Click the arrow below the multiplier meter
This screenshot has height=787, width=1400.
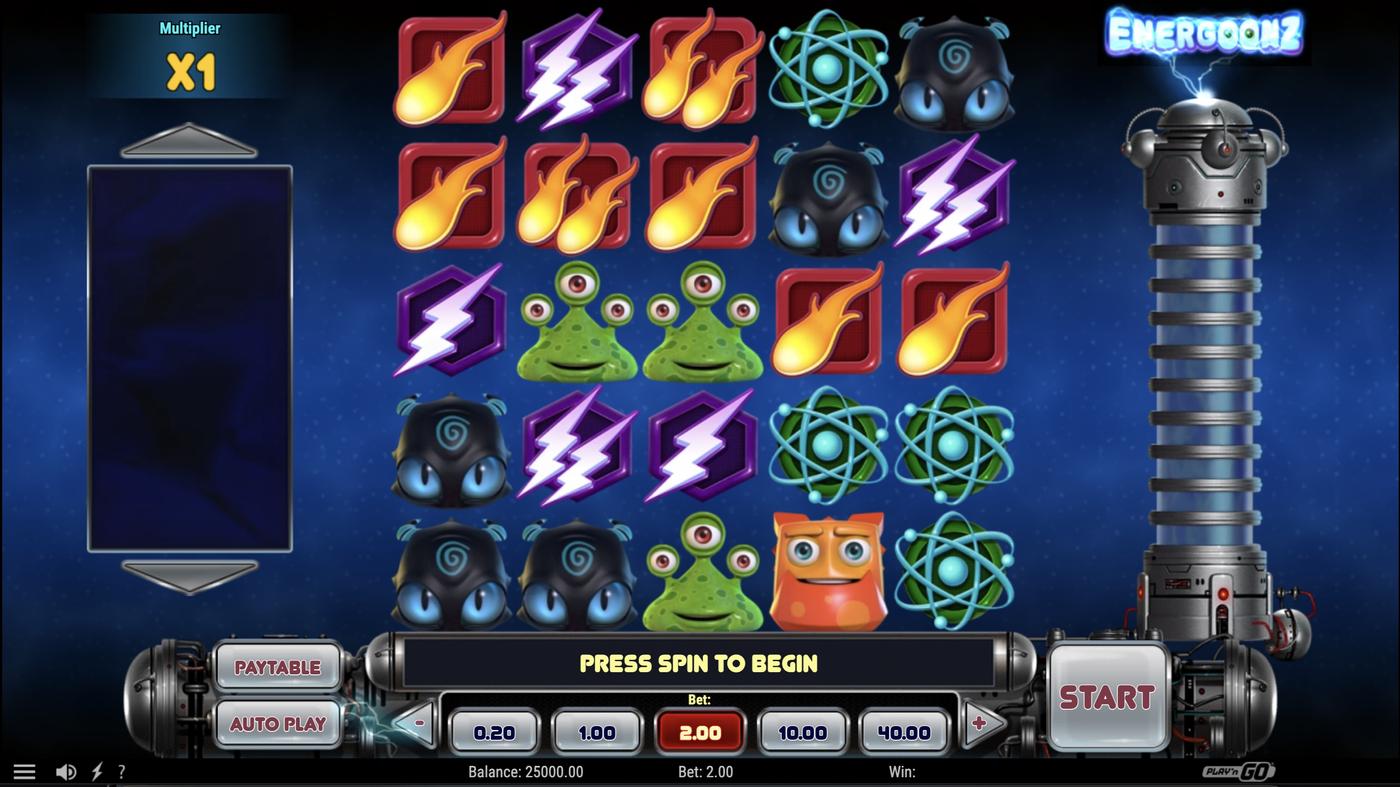point(188,575)
